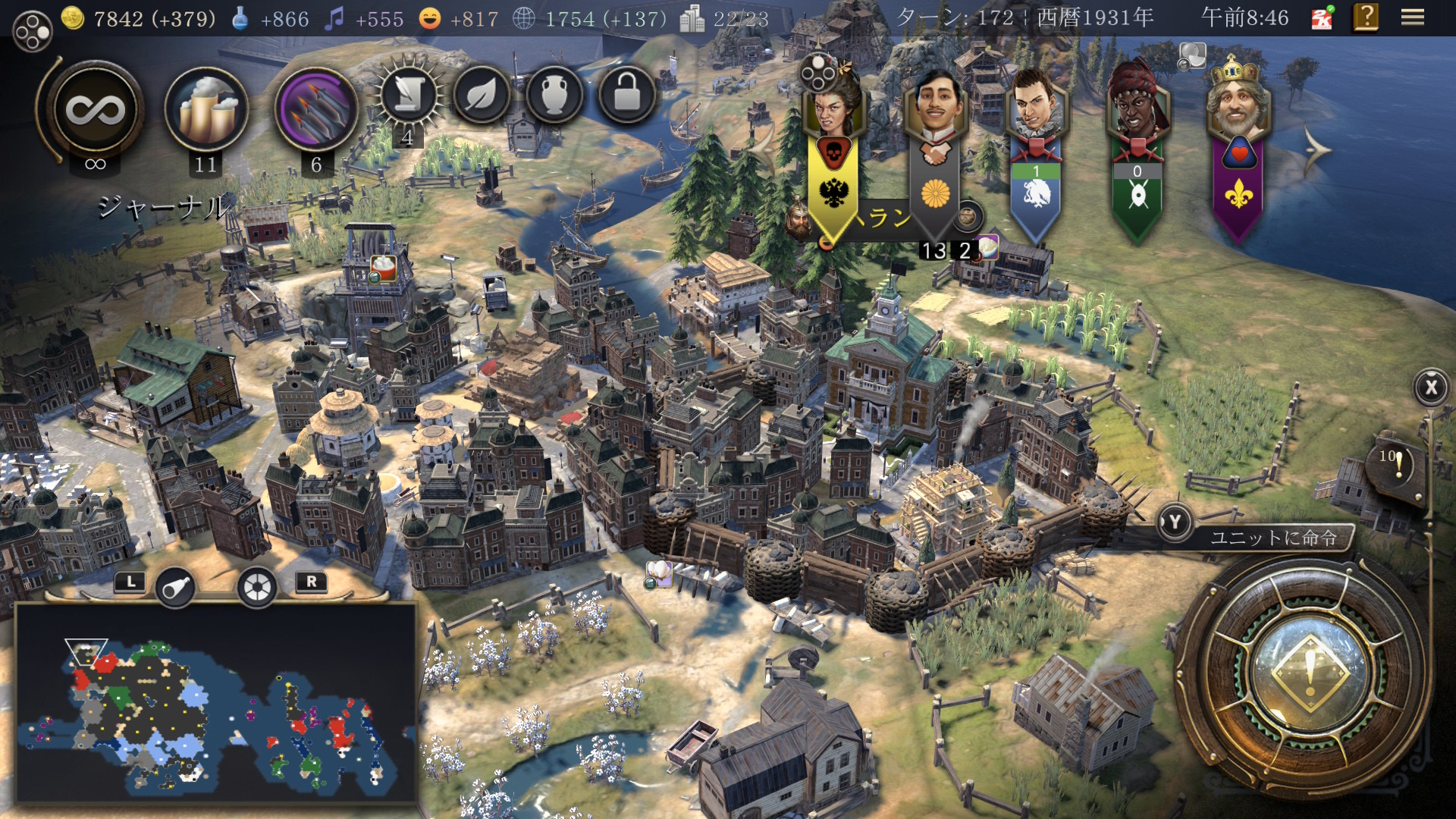Open the notification with 10 alerts
Screen dimensions: 1456x819
tap(1394, 465)
